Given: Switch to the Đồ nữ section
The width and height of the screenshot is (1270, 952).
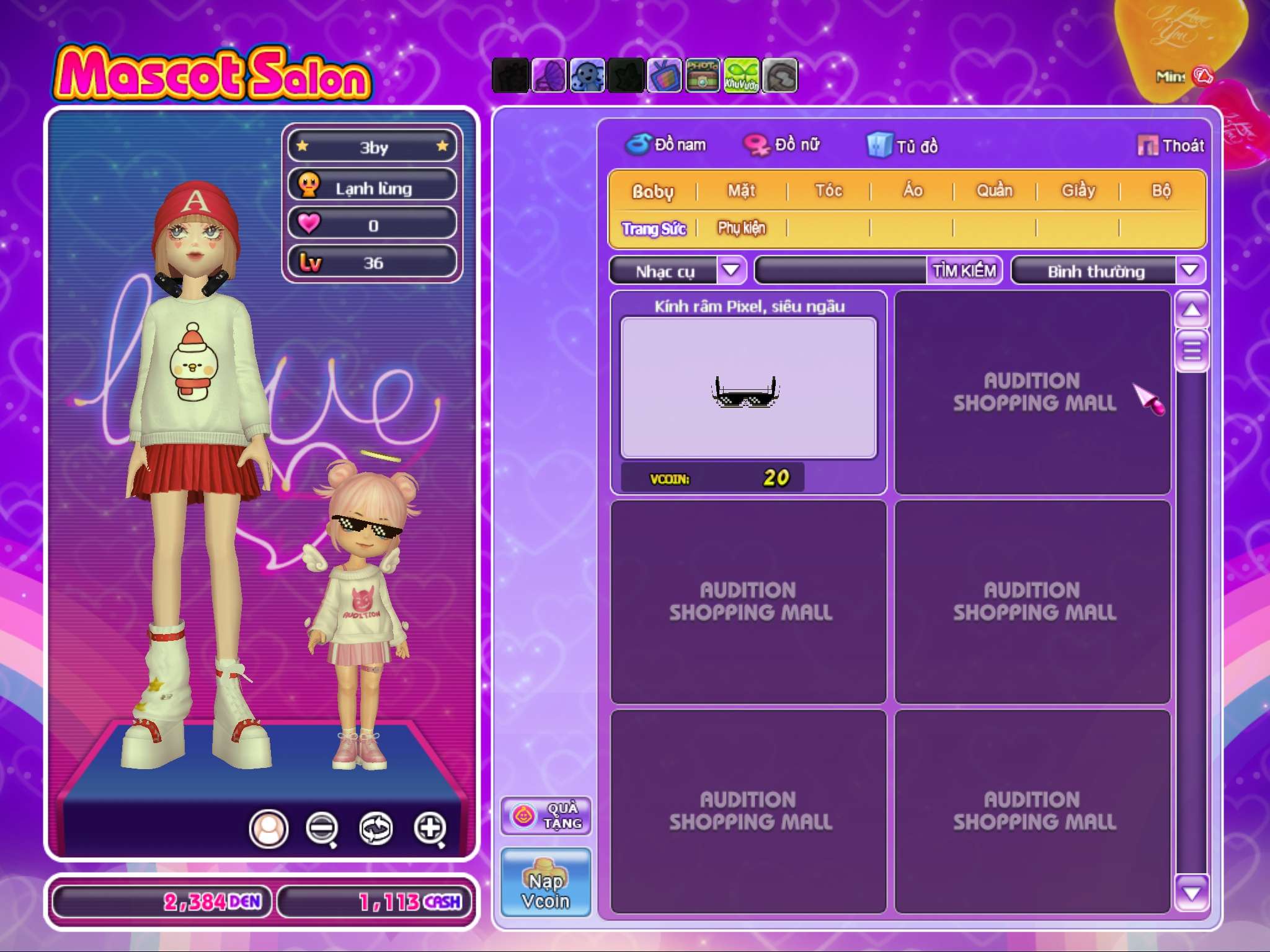Looking at the screenshot, I should click(783, 145).
